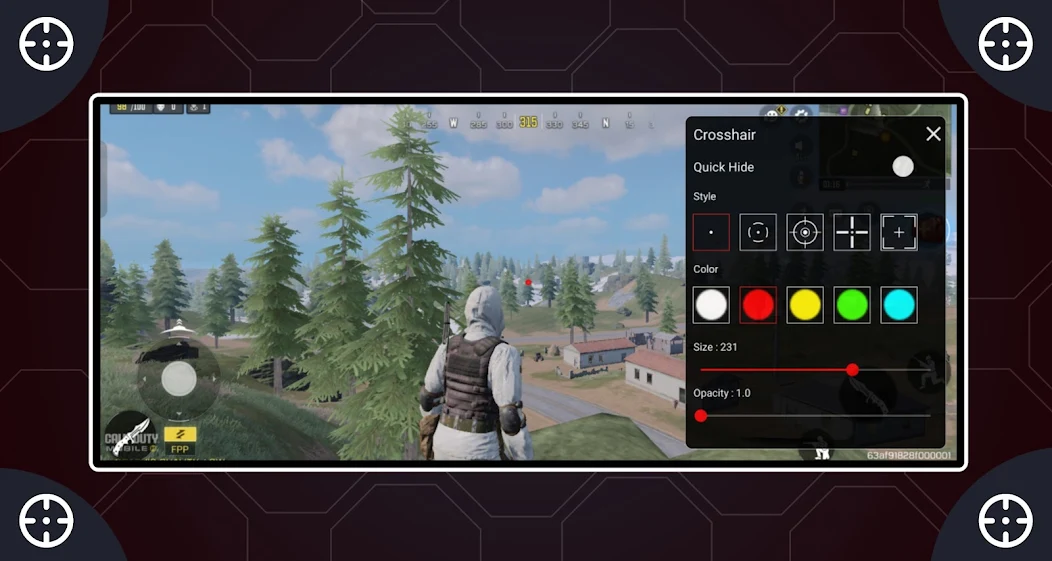Click the Opacity slider track

(815, 415)
